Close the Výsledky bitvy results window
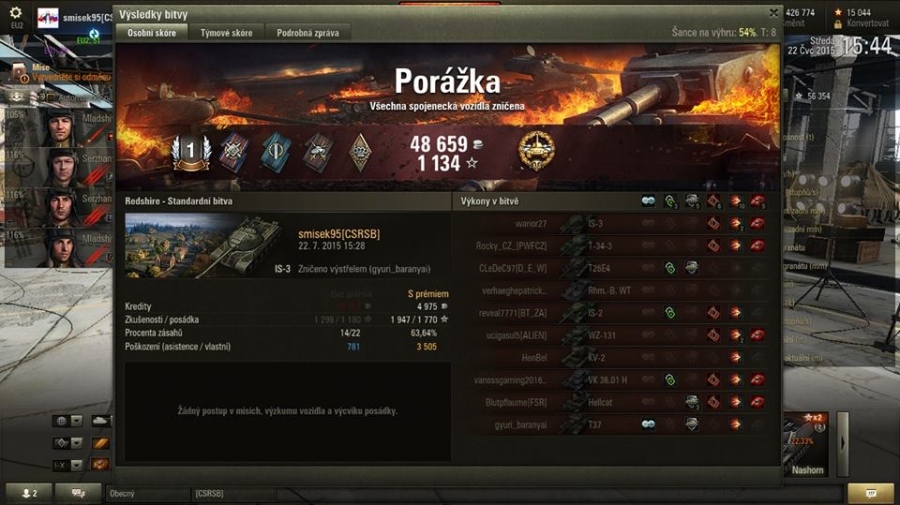Viewport: 900px width, 505px height. (x=773, y=13)
